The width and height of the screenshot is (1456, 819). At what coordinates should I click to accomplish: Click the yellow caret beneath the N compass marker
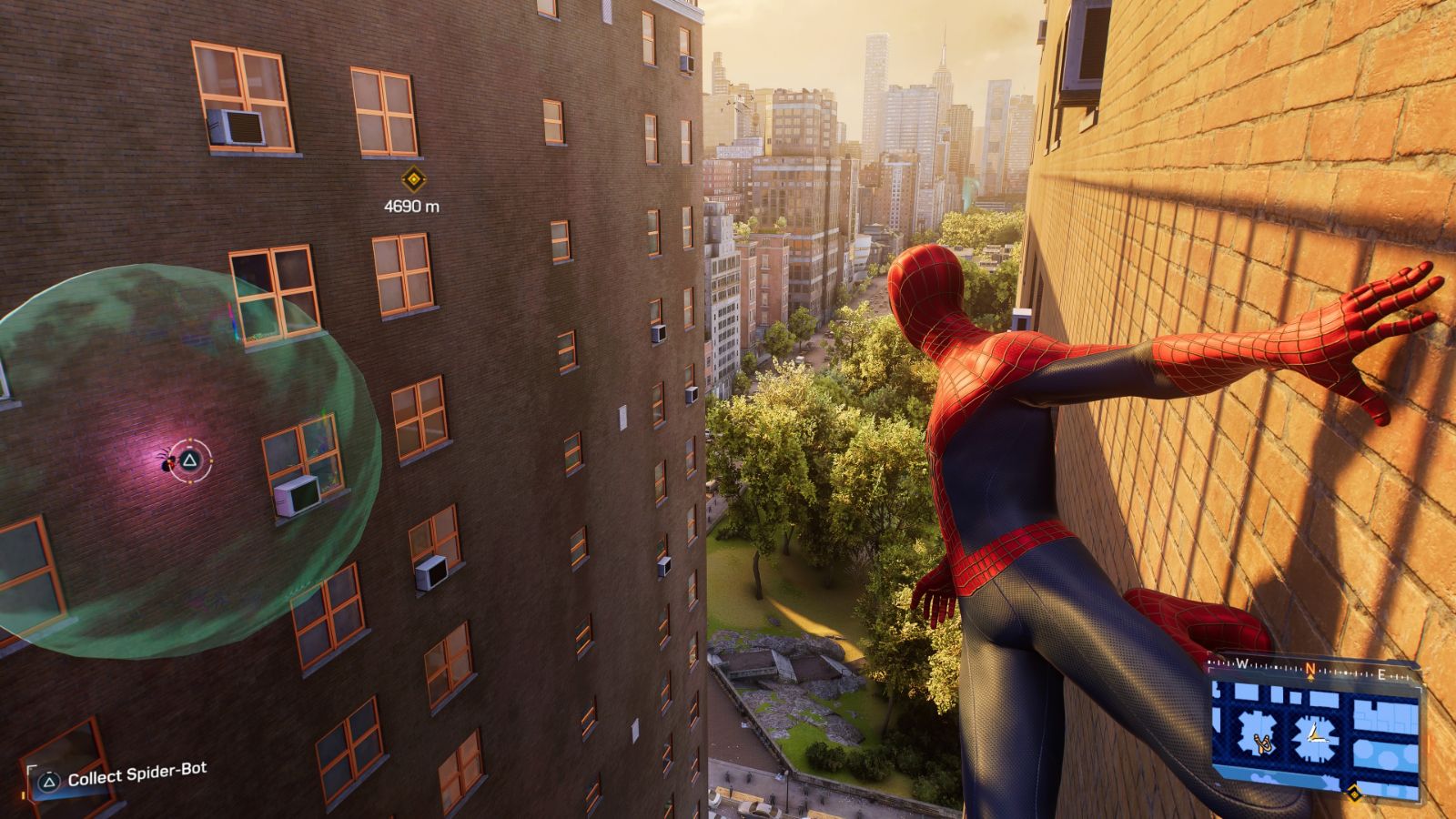click(x=1311, y=677)
